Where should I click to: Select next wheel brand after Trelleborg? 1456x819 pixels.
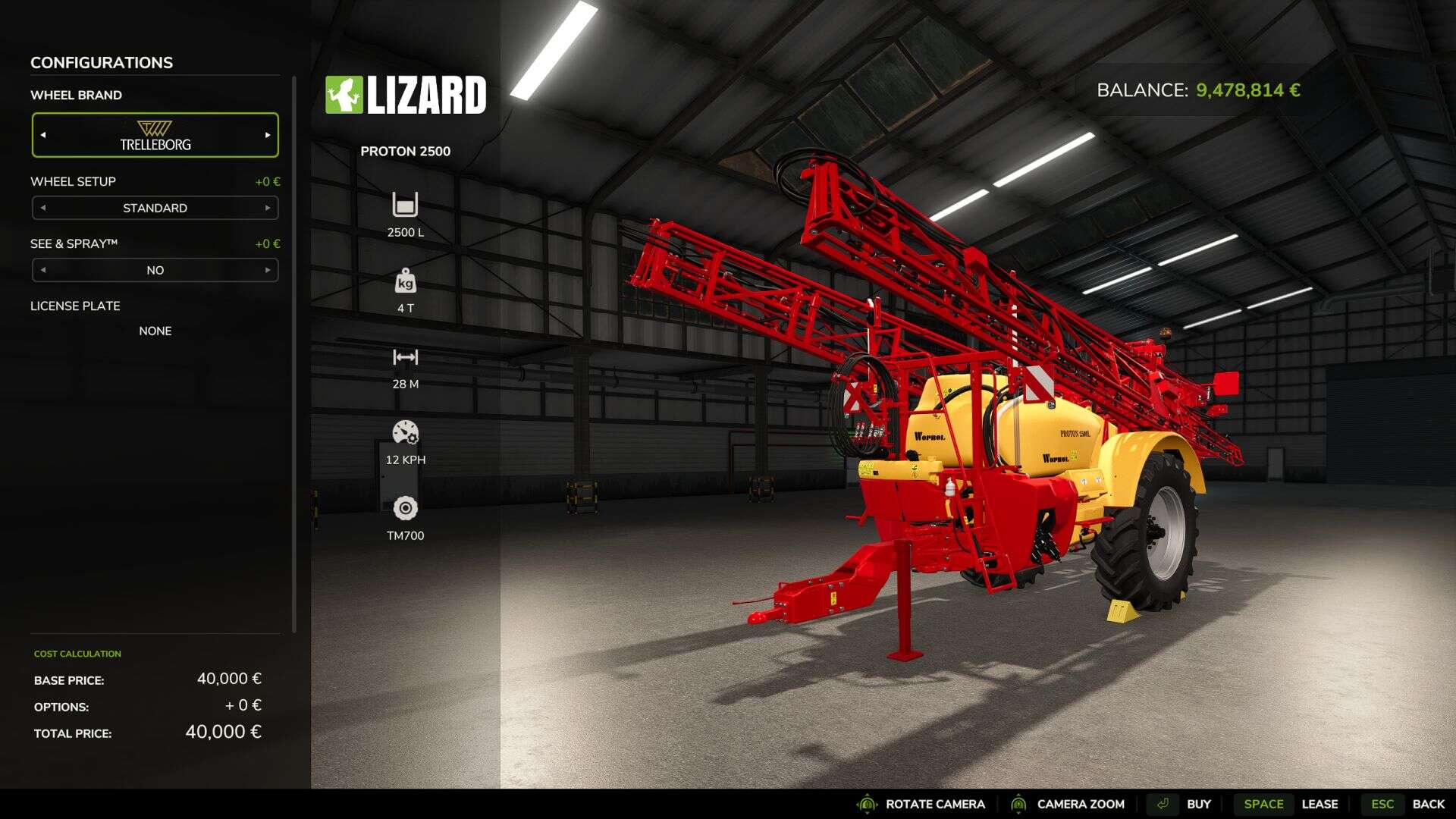tap(268, 135)
